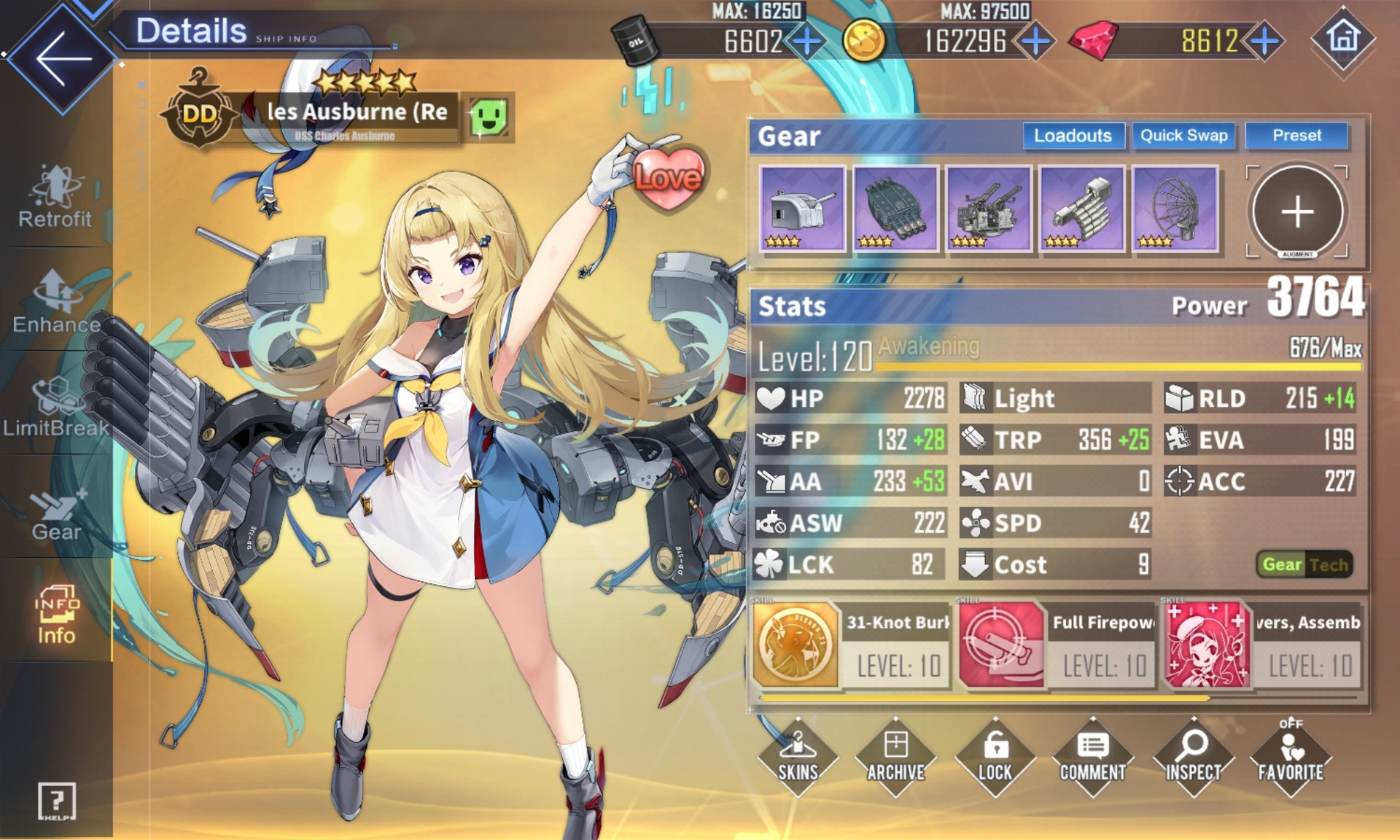This screenshot has height=840, width=1400.
Task: Open gear Loadouts
Action: [1073, 136]
